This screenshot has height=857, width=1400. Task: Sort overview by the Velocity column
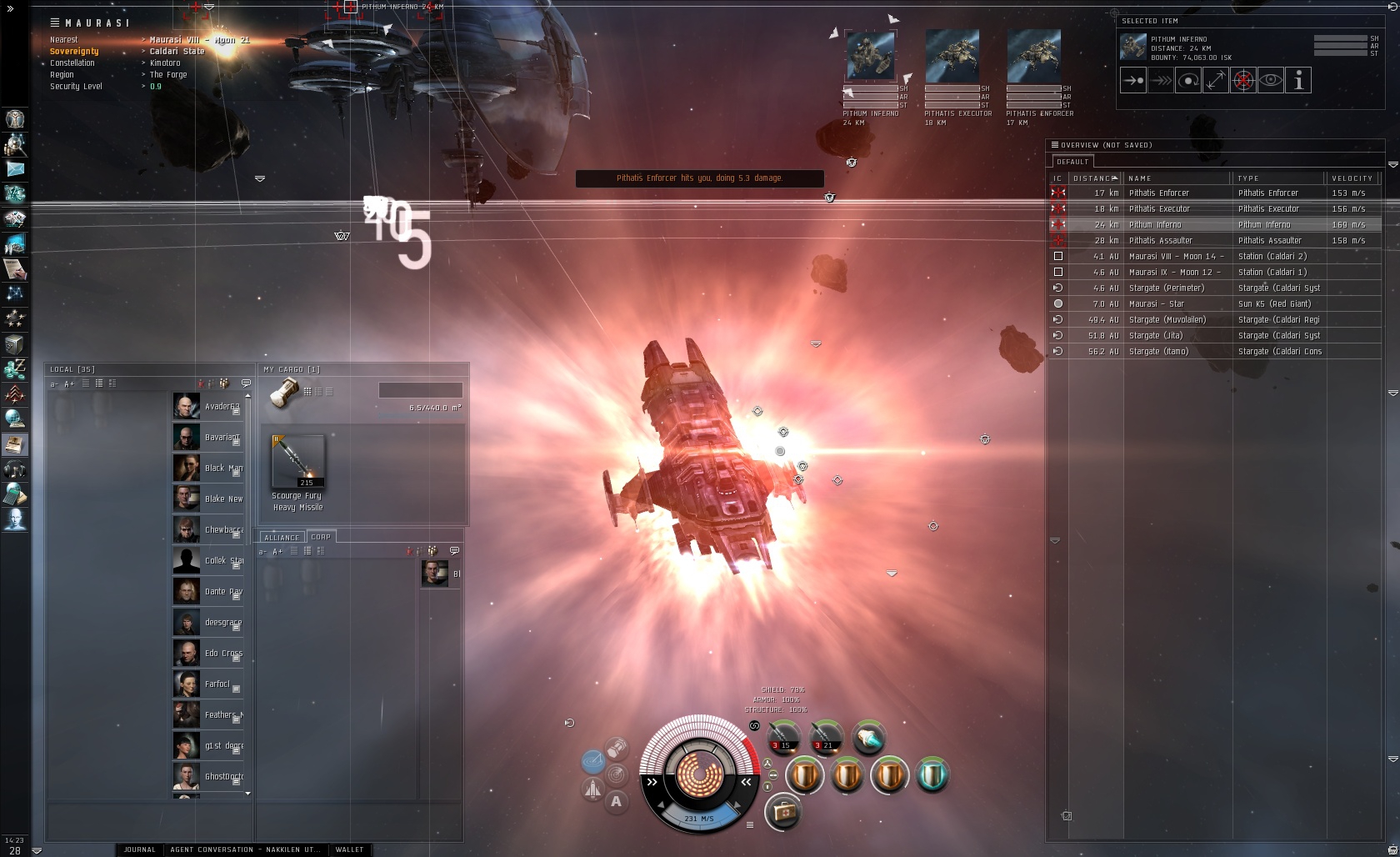(1352, 178)
